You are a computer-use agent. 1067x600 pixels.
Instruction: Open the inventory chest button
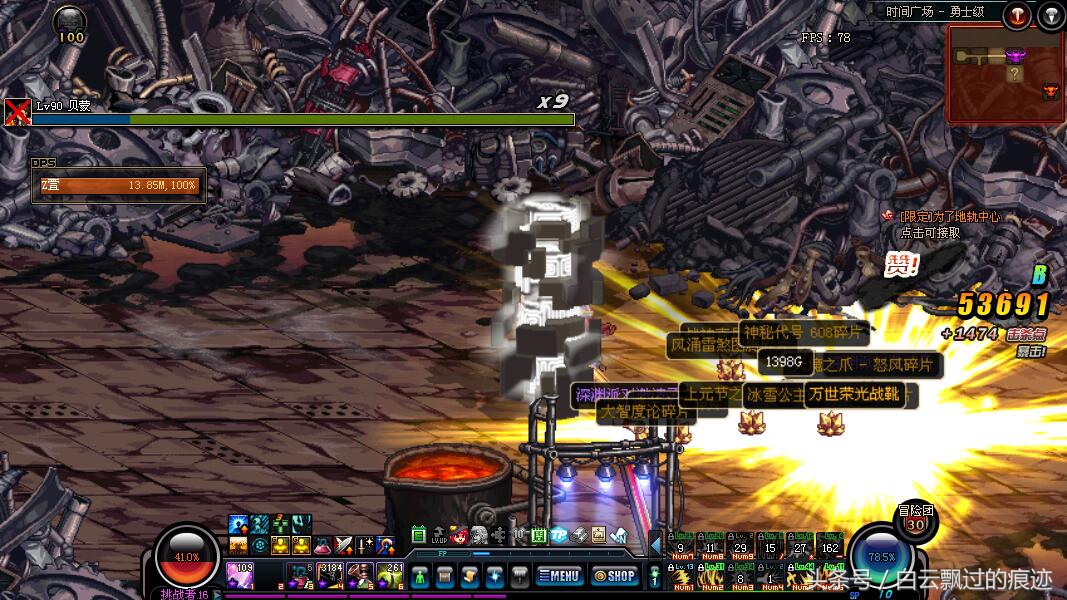(x=446, y=576)
